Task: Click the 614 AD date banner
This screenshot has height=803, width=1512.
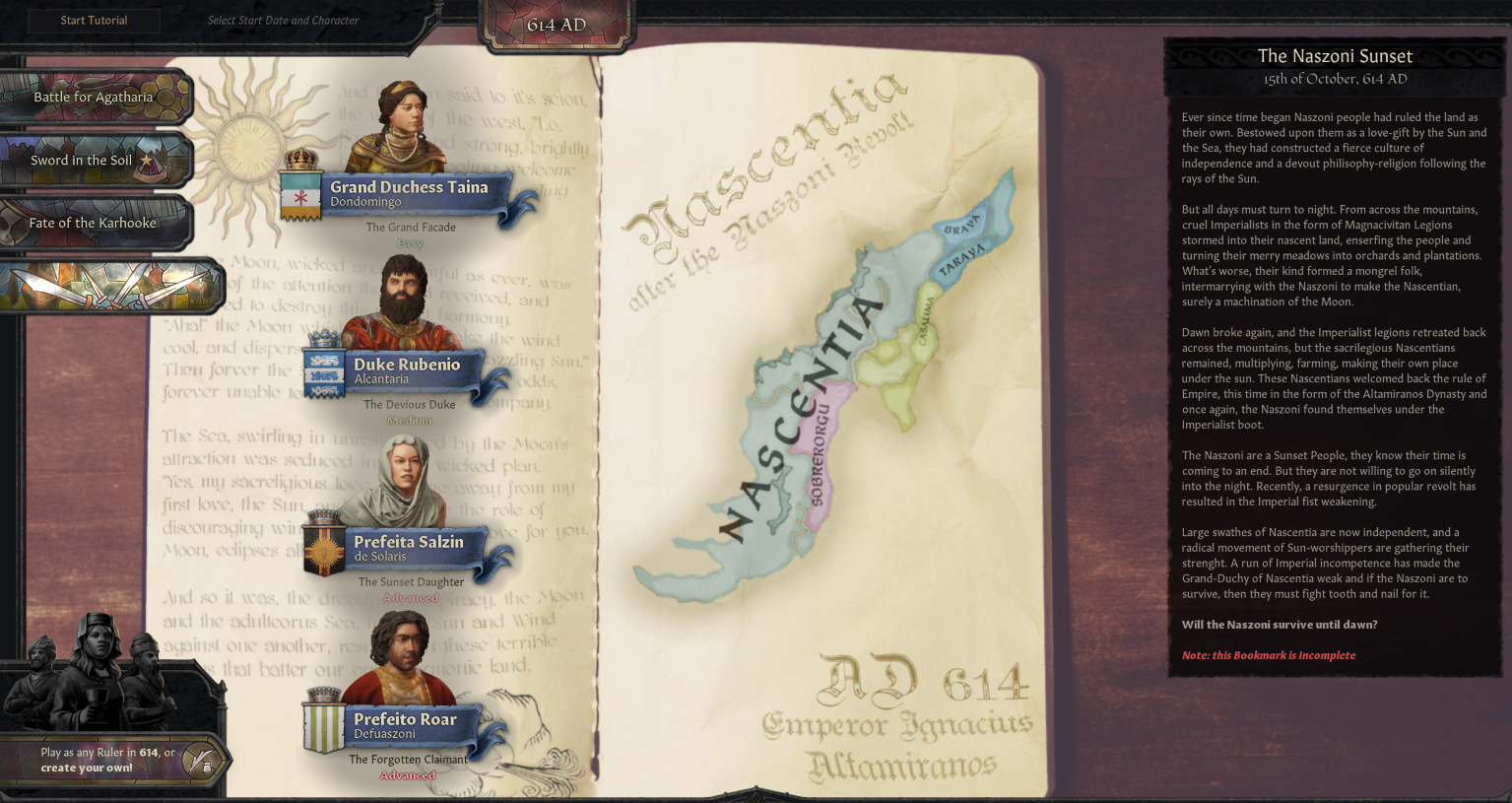Action: pyautogui.click(x=557, y=25)
